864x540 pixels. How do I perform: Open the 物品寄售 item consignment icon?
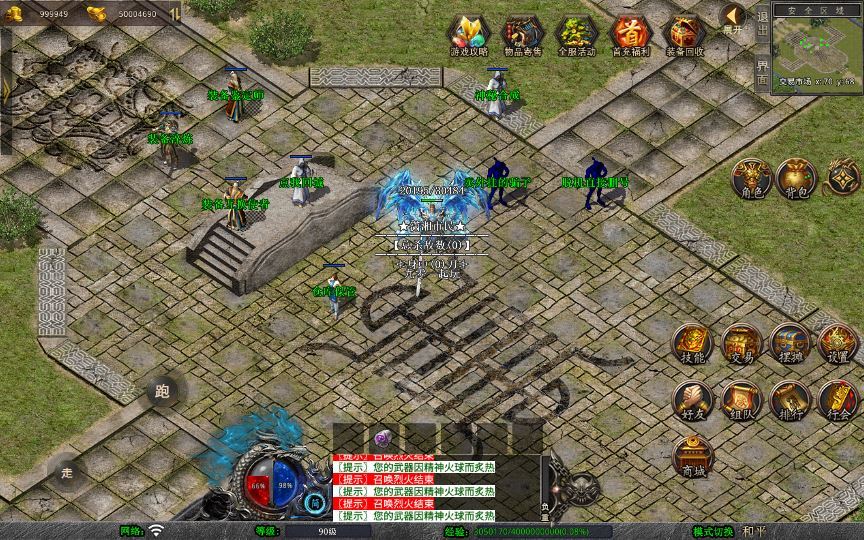click(522, 35)
